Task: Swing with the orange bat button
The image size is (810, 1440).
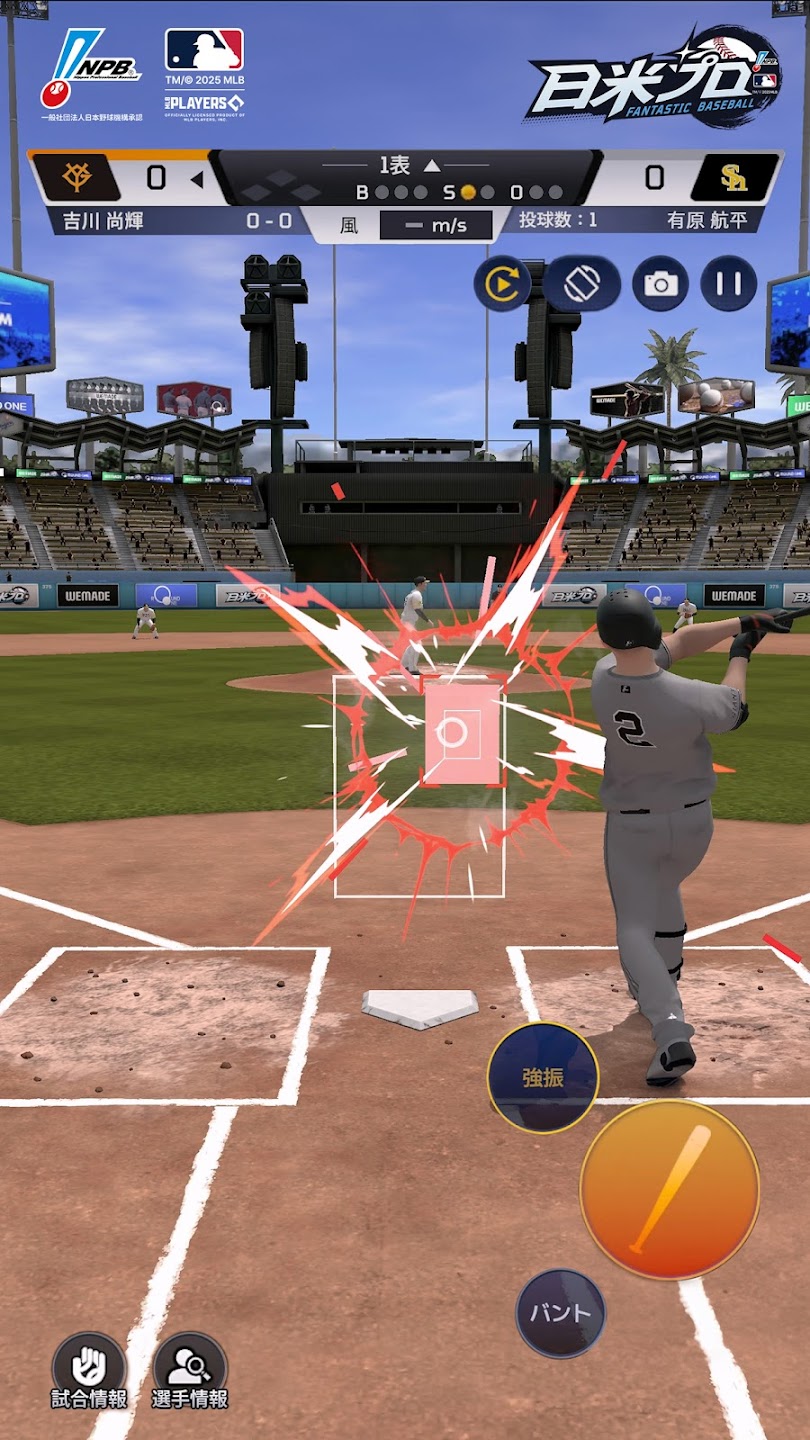Action: 669,1189
